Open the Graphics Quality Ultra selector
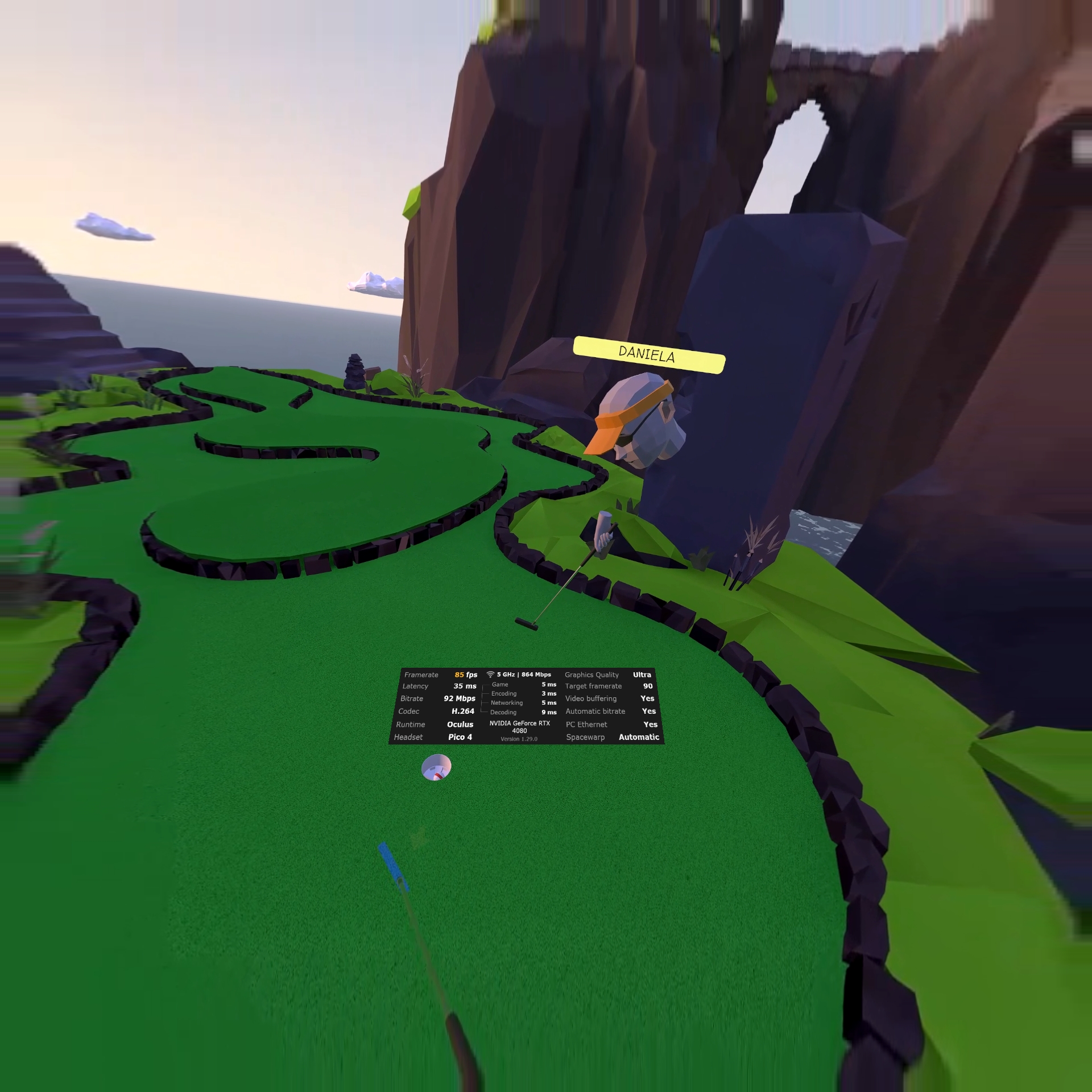The width and height of the screenshot is (1092, 1092). [x=642, y=675]
